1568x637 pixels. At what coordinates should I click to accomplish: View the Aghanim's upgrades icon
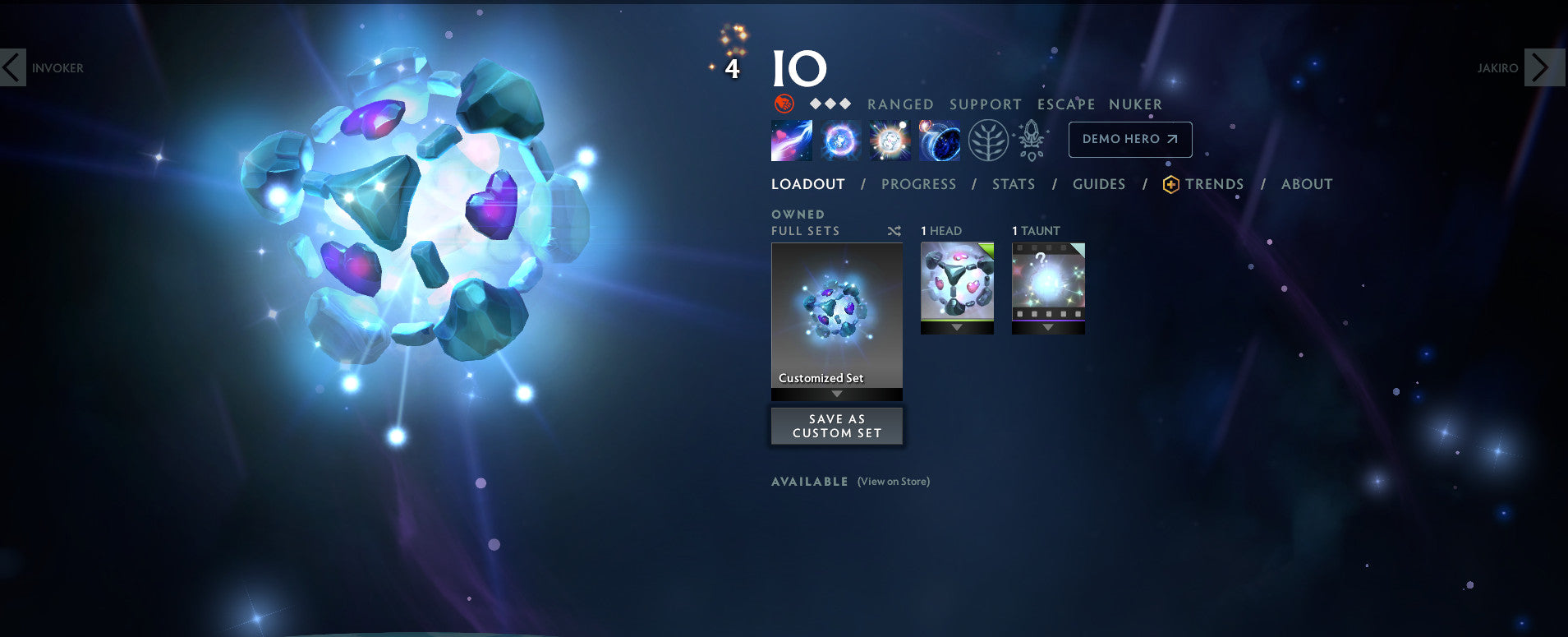pos(1030,140)
